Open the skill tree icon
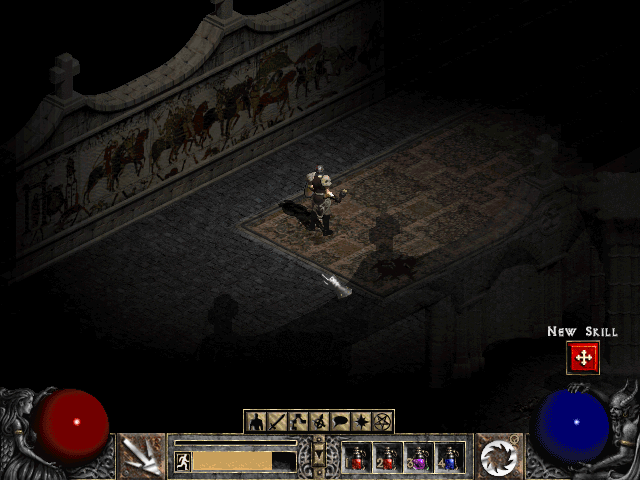This screenshot has width=640, height=480. (298, 421)
